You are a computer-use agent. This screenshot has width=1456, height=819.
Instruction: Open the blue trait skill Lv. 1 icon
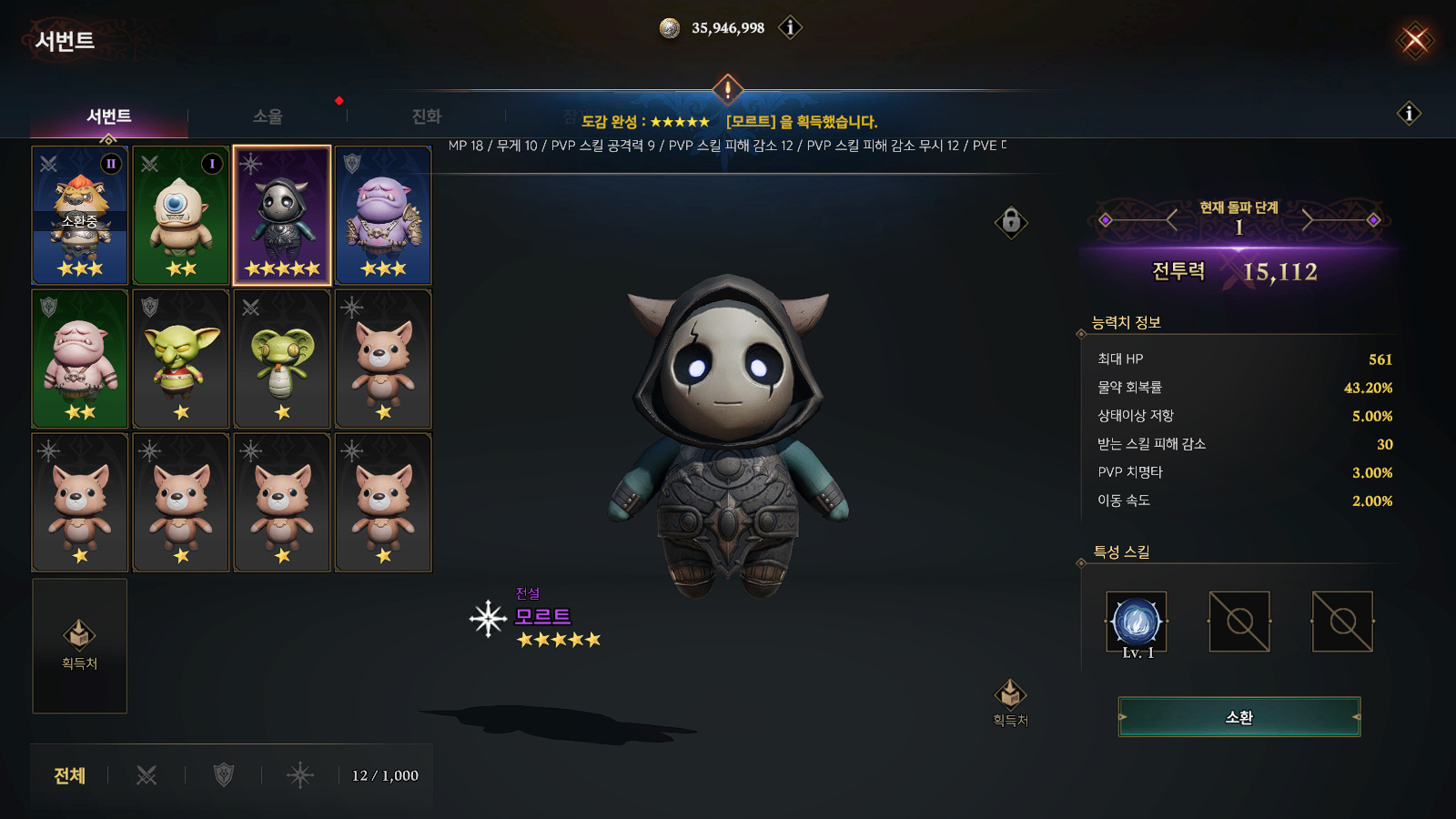pyautogui.click(x=1136, y=622)
